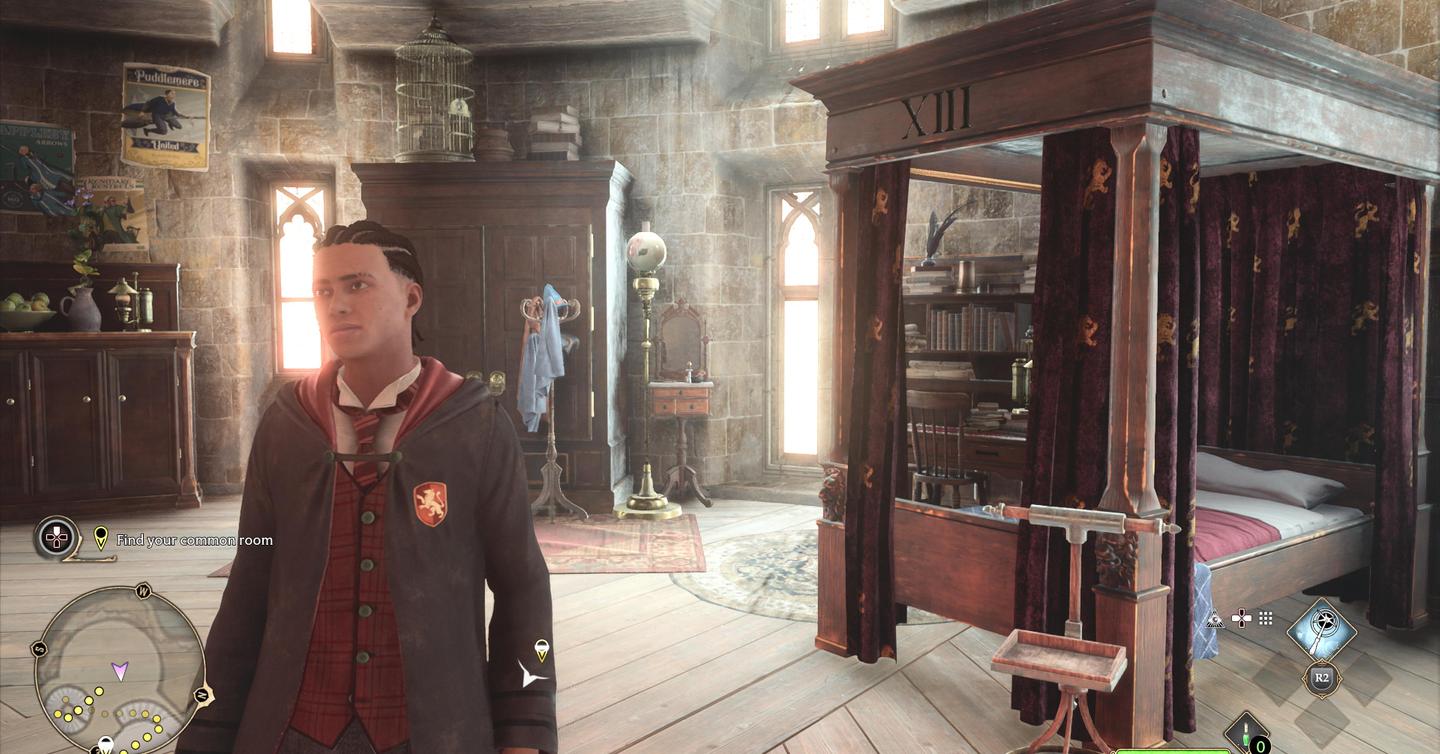Image resolution: width=1440 pixels, height=754 pixels.
Task: Click the spell set grid icon
Action: (x=1266, y=617)
